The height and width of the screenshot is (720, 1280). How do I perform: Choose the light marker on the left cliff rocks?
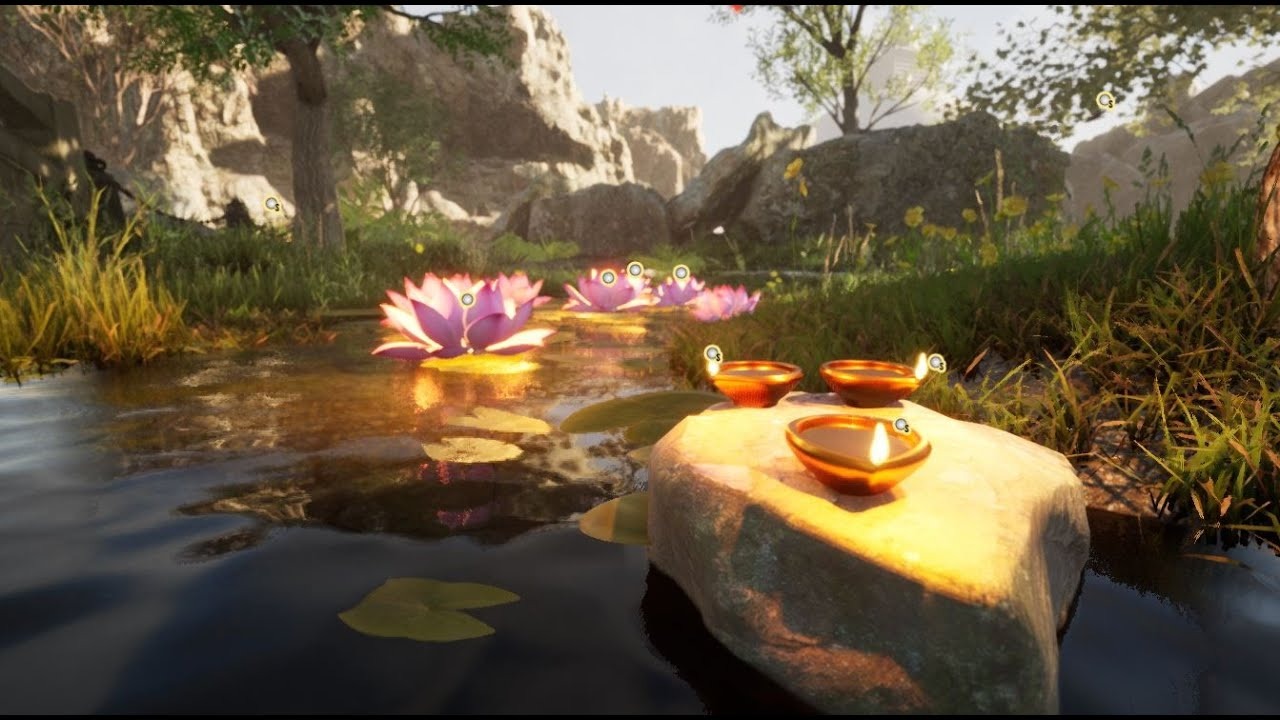coord(272,205)
